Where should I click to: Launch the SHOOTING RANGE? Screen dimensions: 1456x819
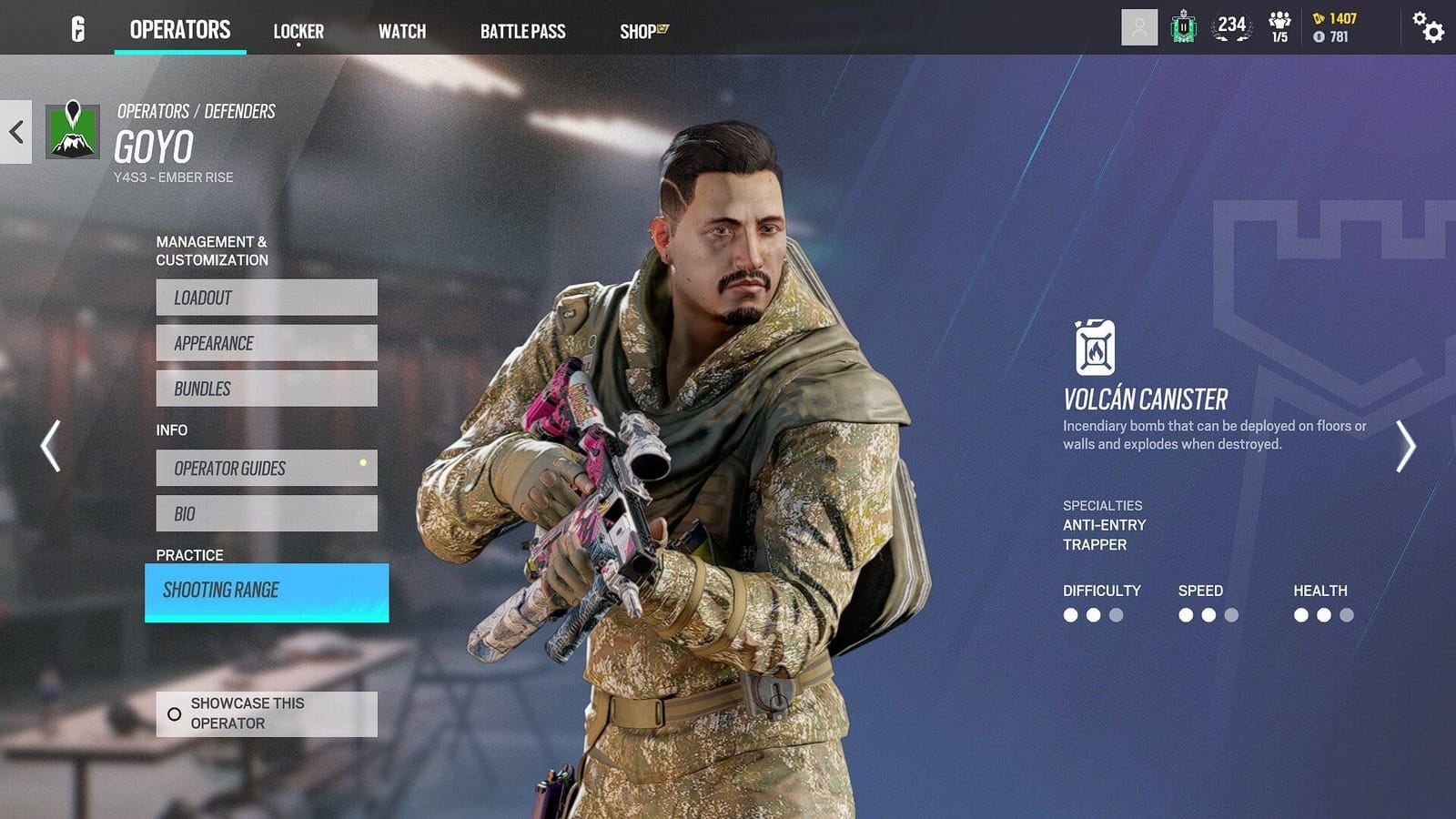point(266,590)
